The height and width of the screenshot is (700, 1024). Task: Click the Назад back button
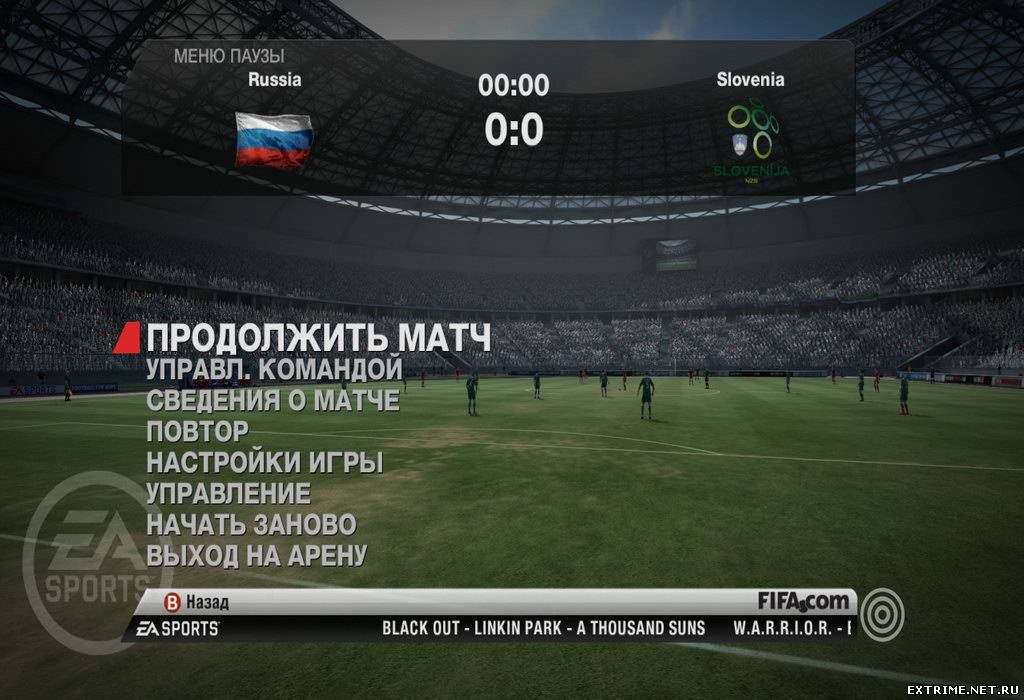click(x=198, y=602)
